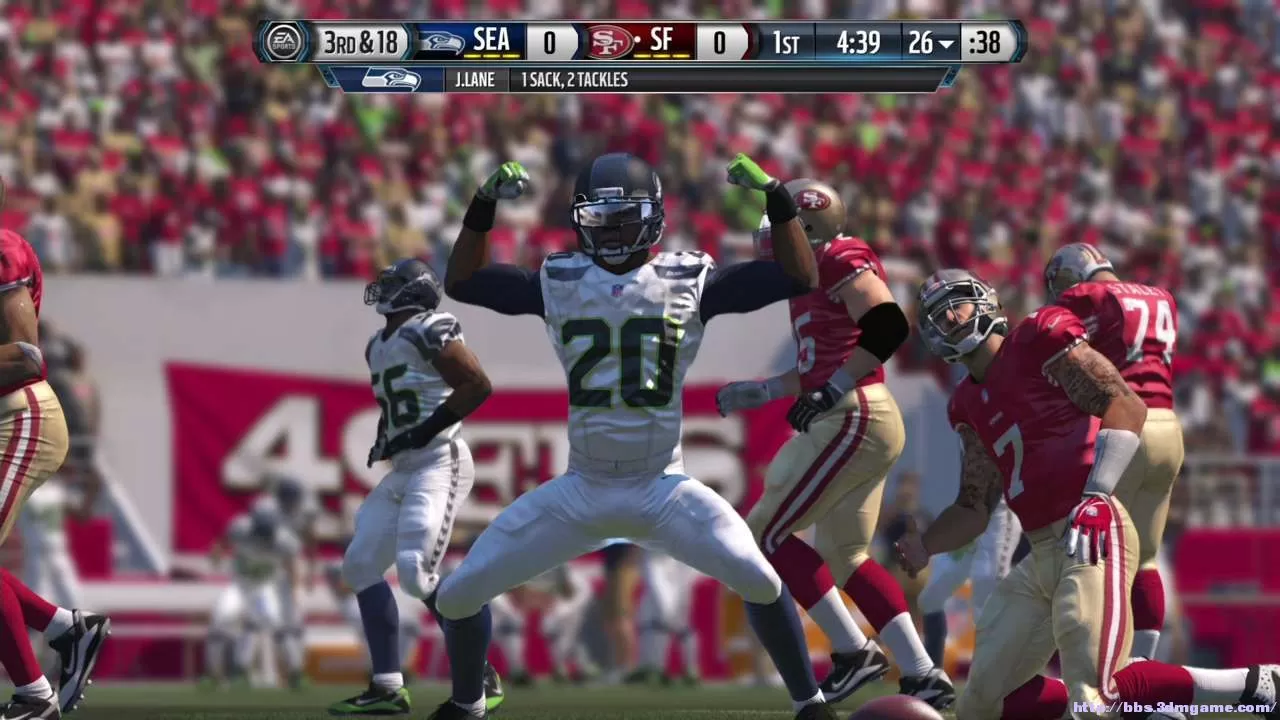1280x720 pixels.
Task: Click the large Seahawks logo in the ticker banner
Action: click(390, 79)
